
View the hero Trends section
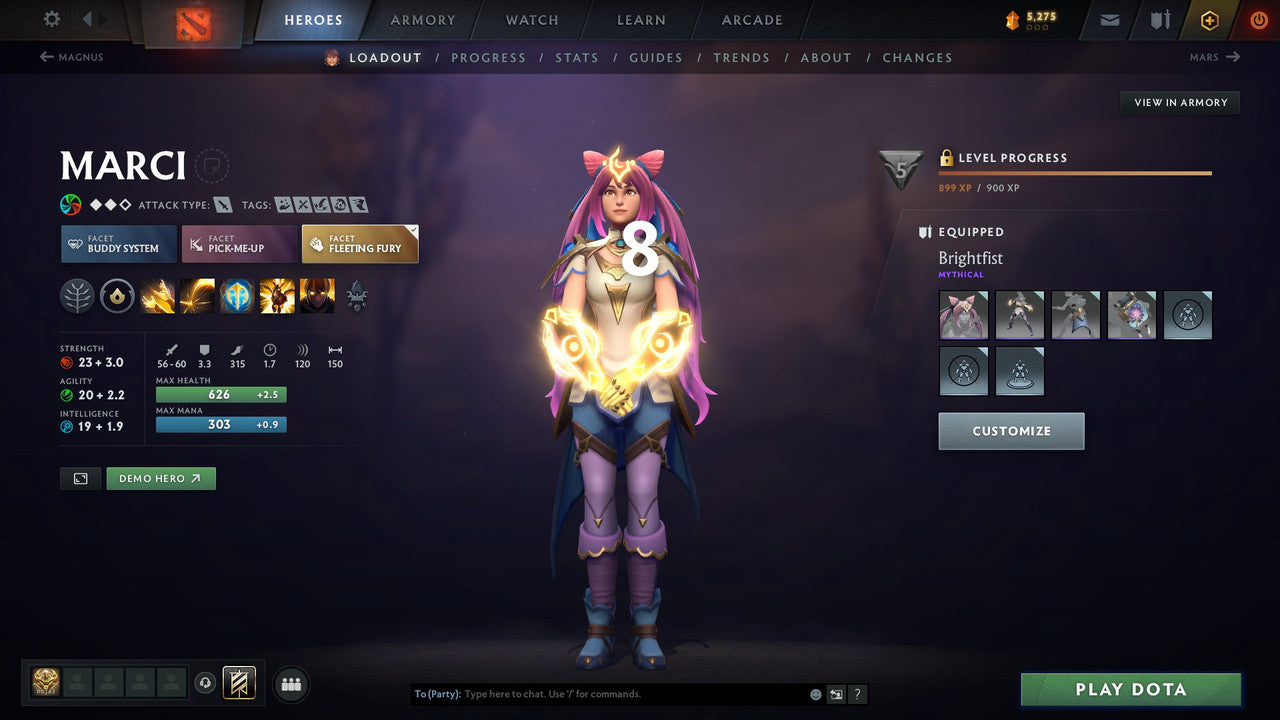coord(741,58)
